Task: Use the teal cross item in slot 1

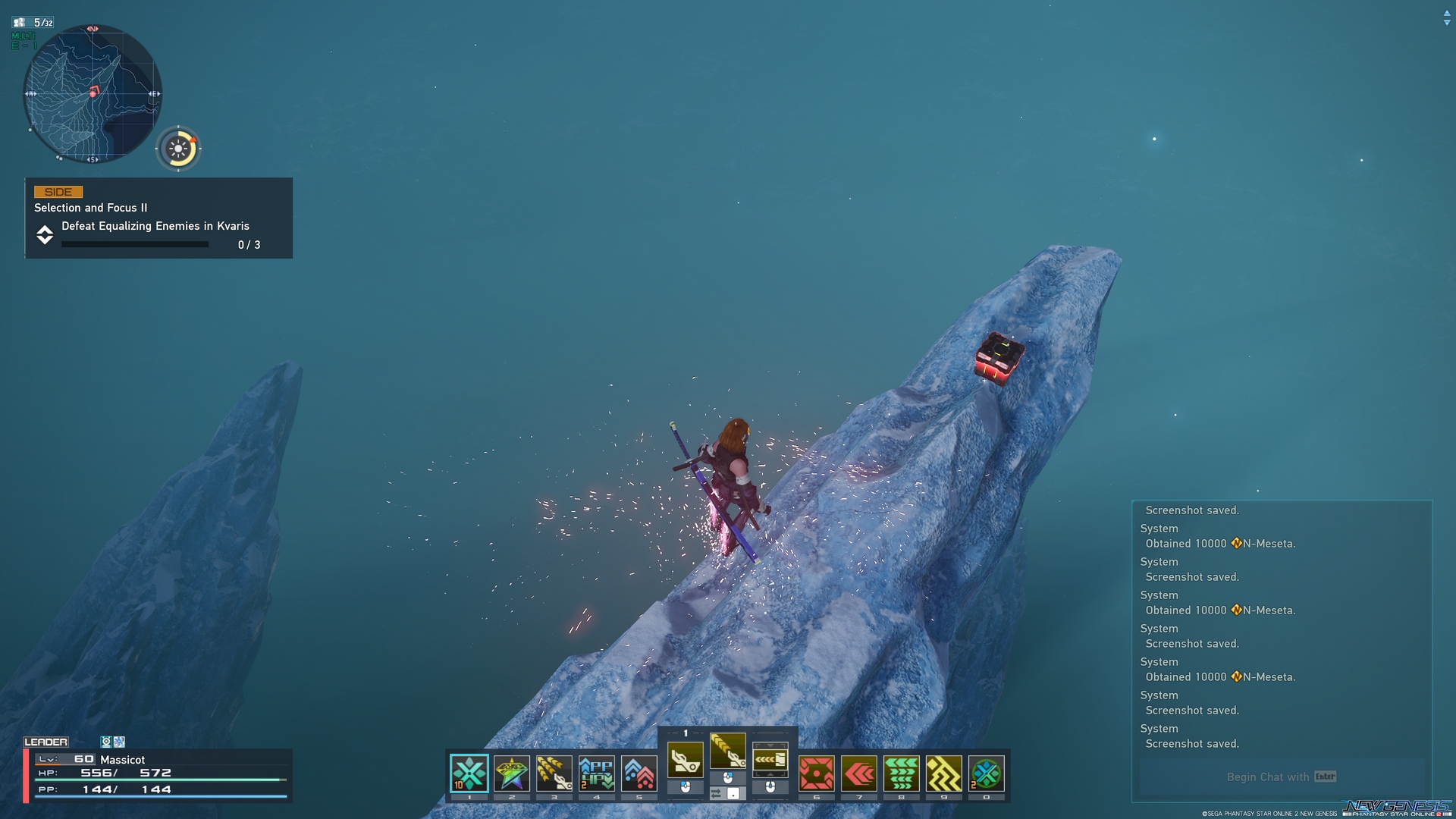Action: pyautogui.click(x=469, y=773)
